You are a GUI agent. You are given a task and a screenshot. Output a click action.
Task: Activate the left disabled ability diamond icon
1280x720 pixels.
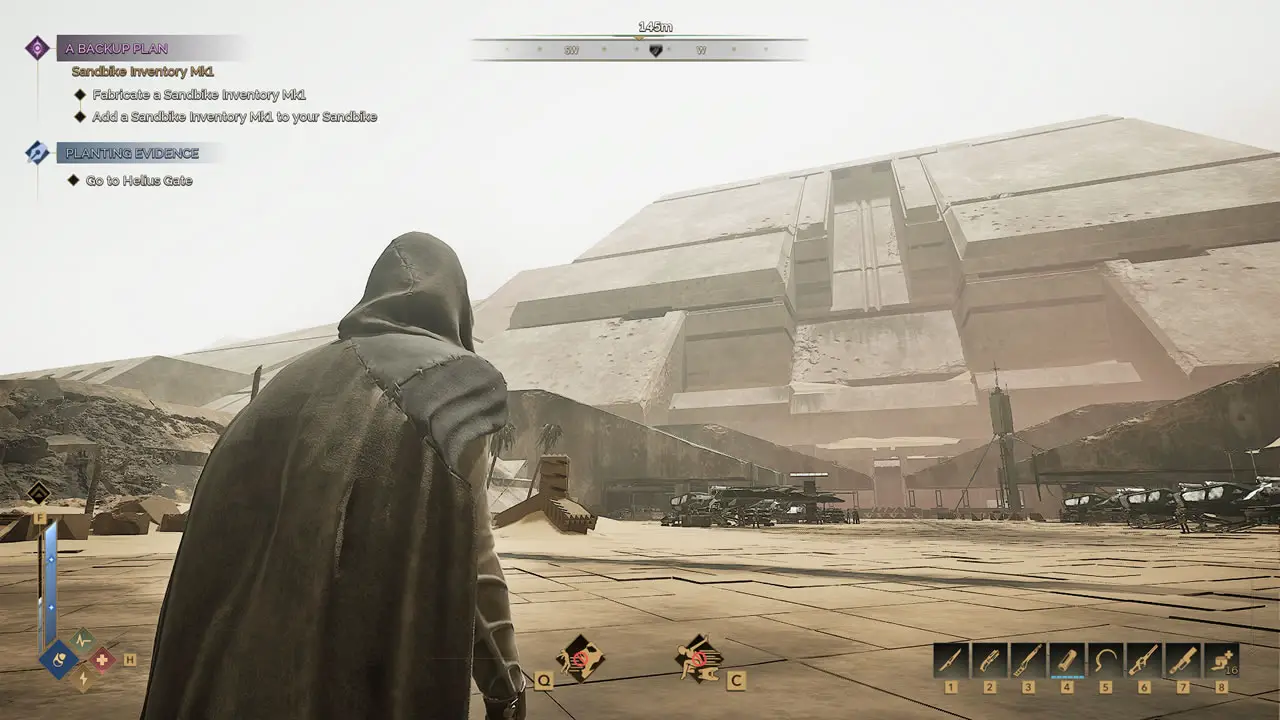click(580, 658)
